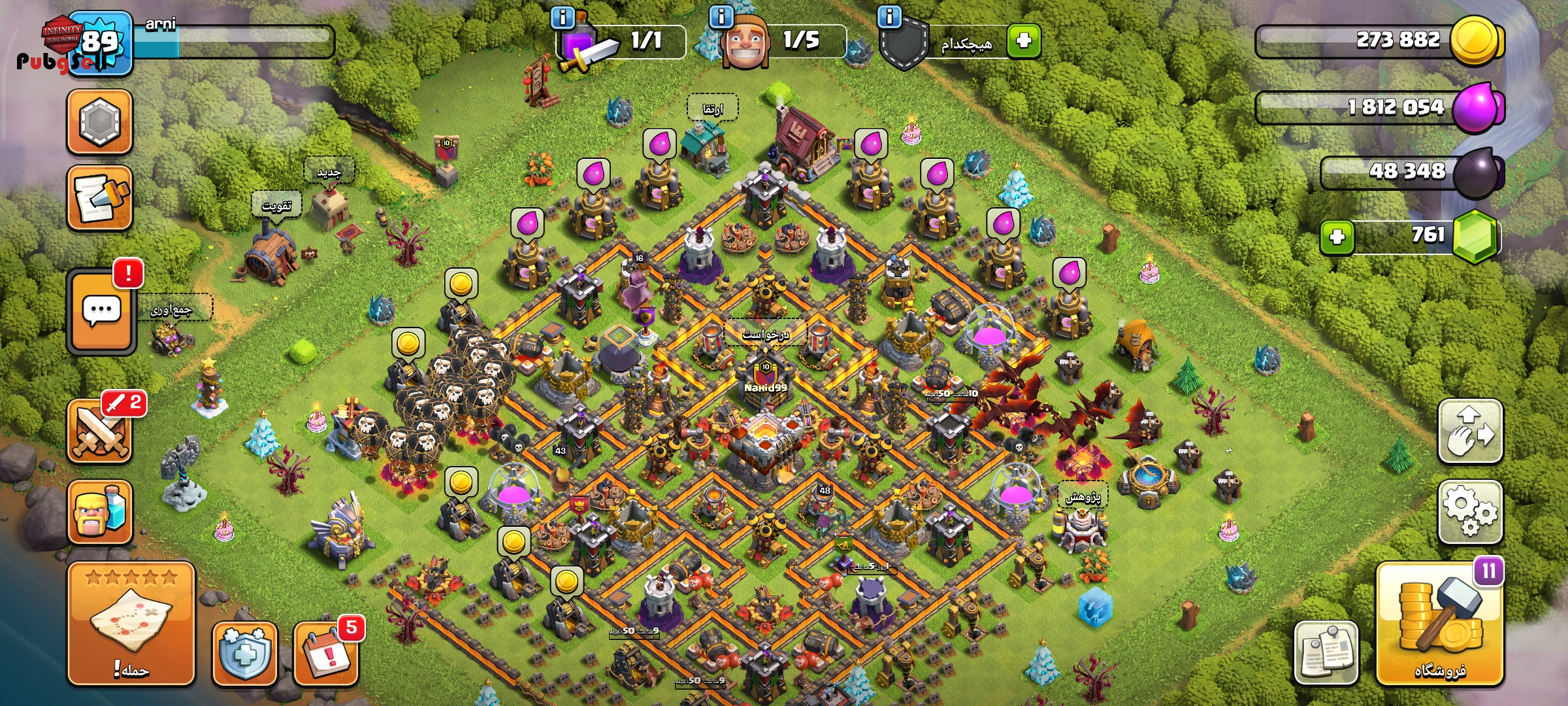Open the army overview barbarian button
The image size is (1568, 706).
click(x=100, y=513)
